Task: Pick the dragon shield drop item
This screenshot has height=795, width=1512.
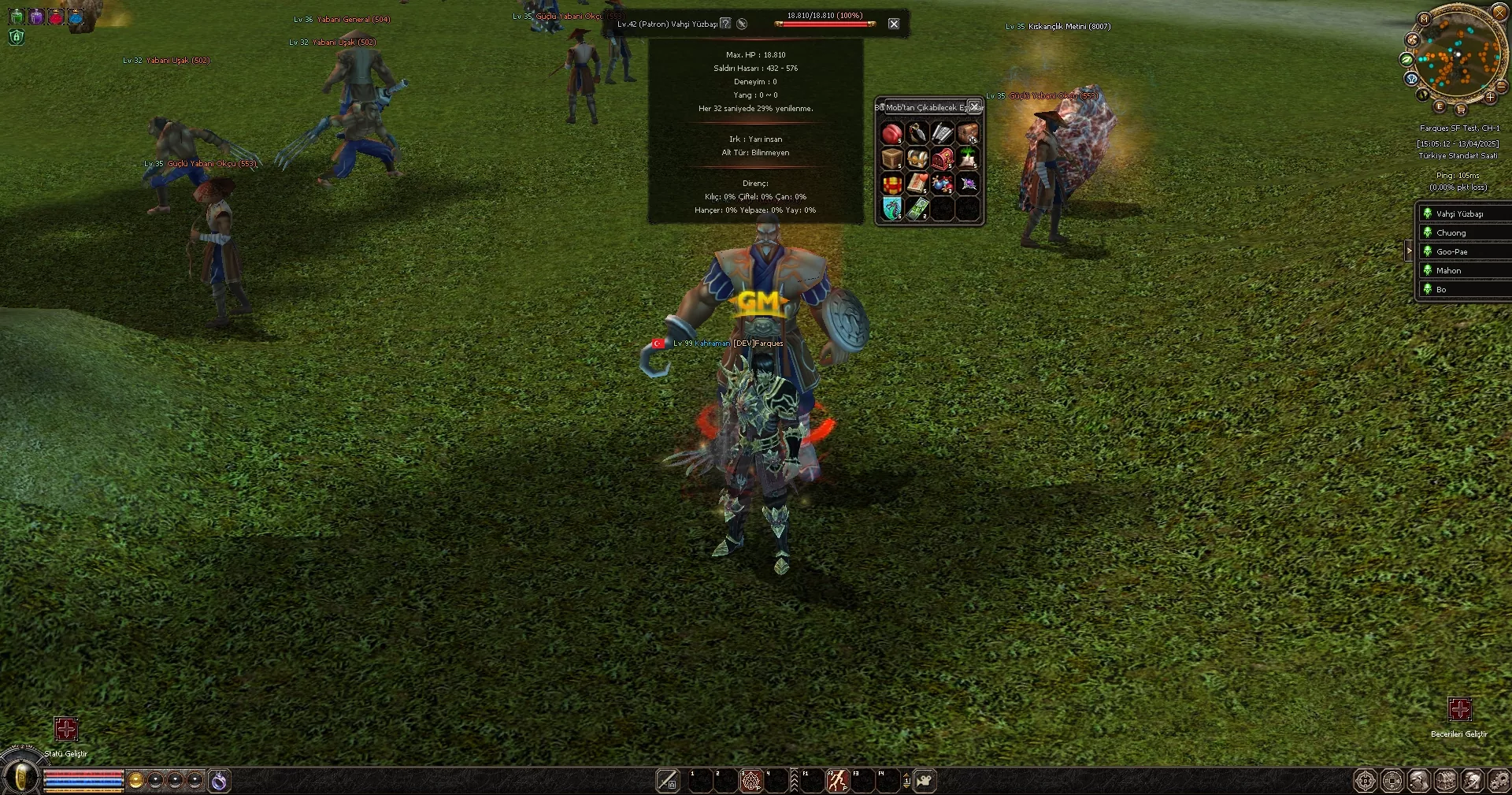Action: [892, 207]
